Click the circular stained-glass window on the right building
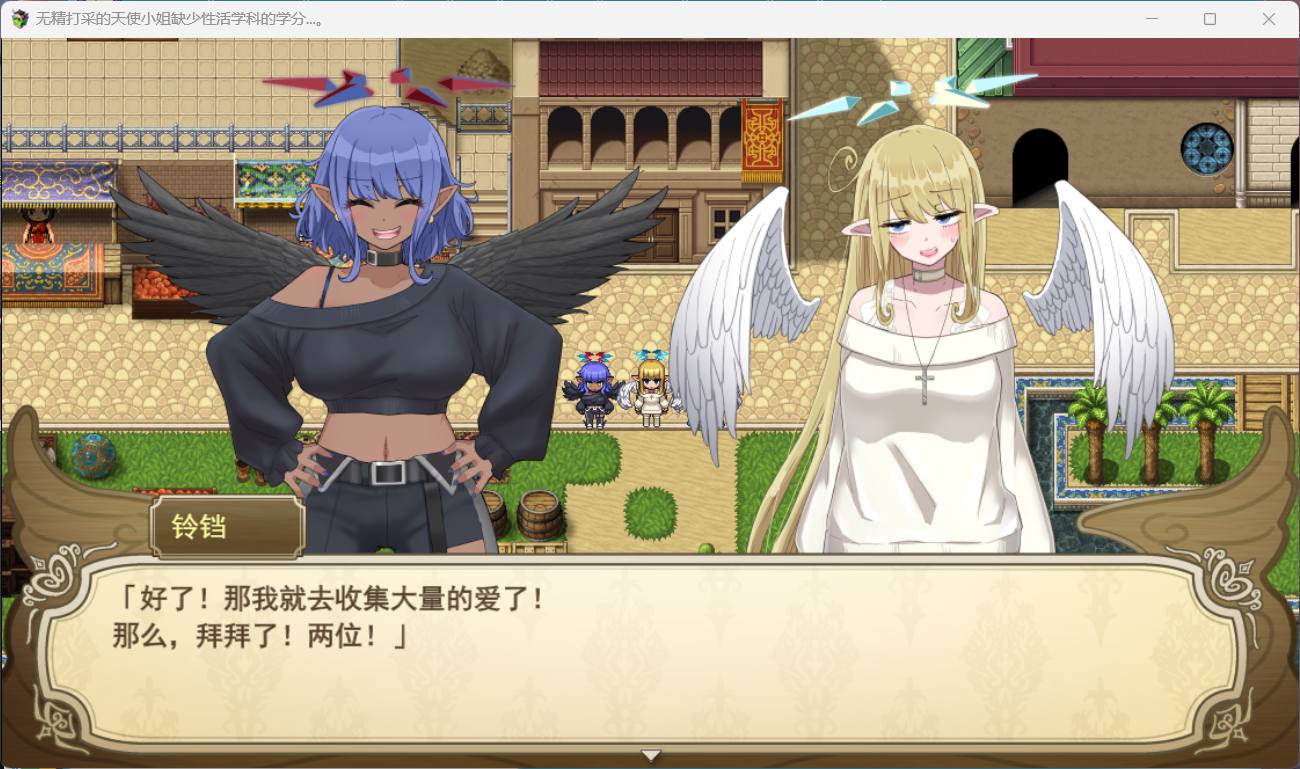The height and width of the screenshot is (769, 1300). tap(1205, 147)
